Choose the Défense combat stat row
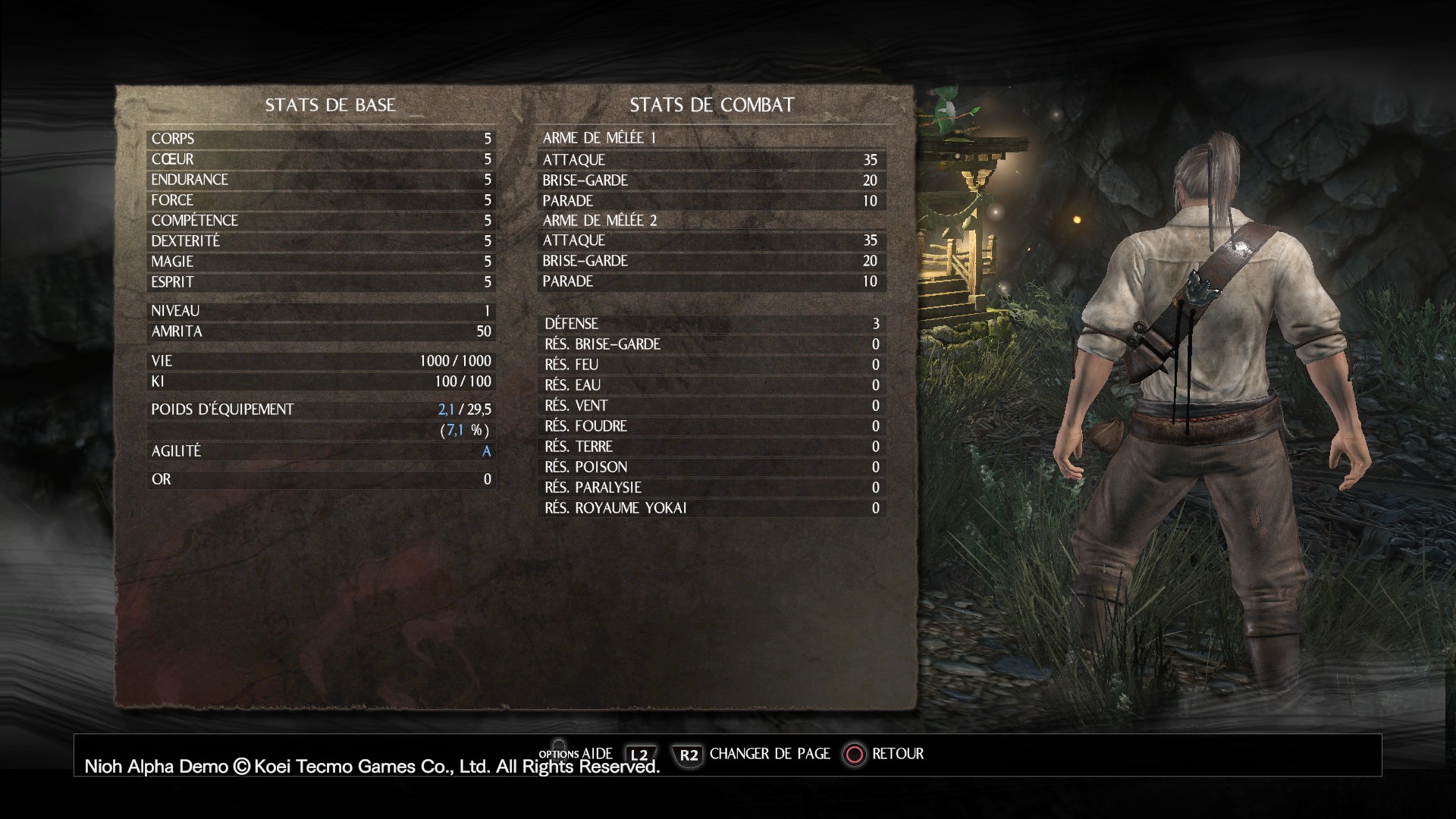 [x=711, y=324]
